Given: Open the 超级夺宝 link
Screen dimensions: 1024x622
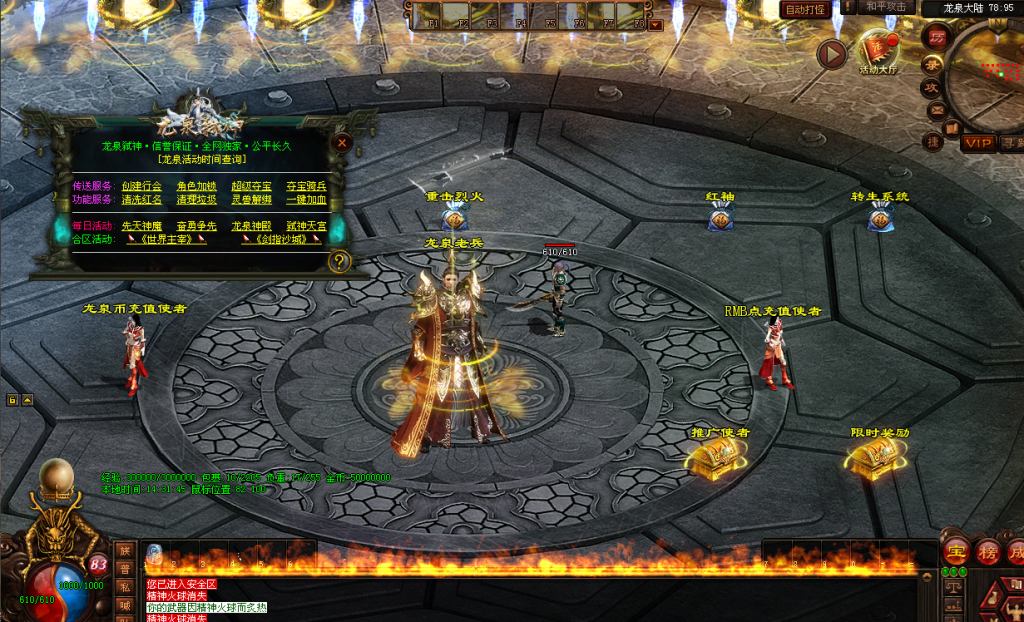Looking at the screenshot, I should coord(251,186).
